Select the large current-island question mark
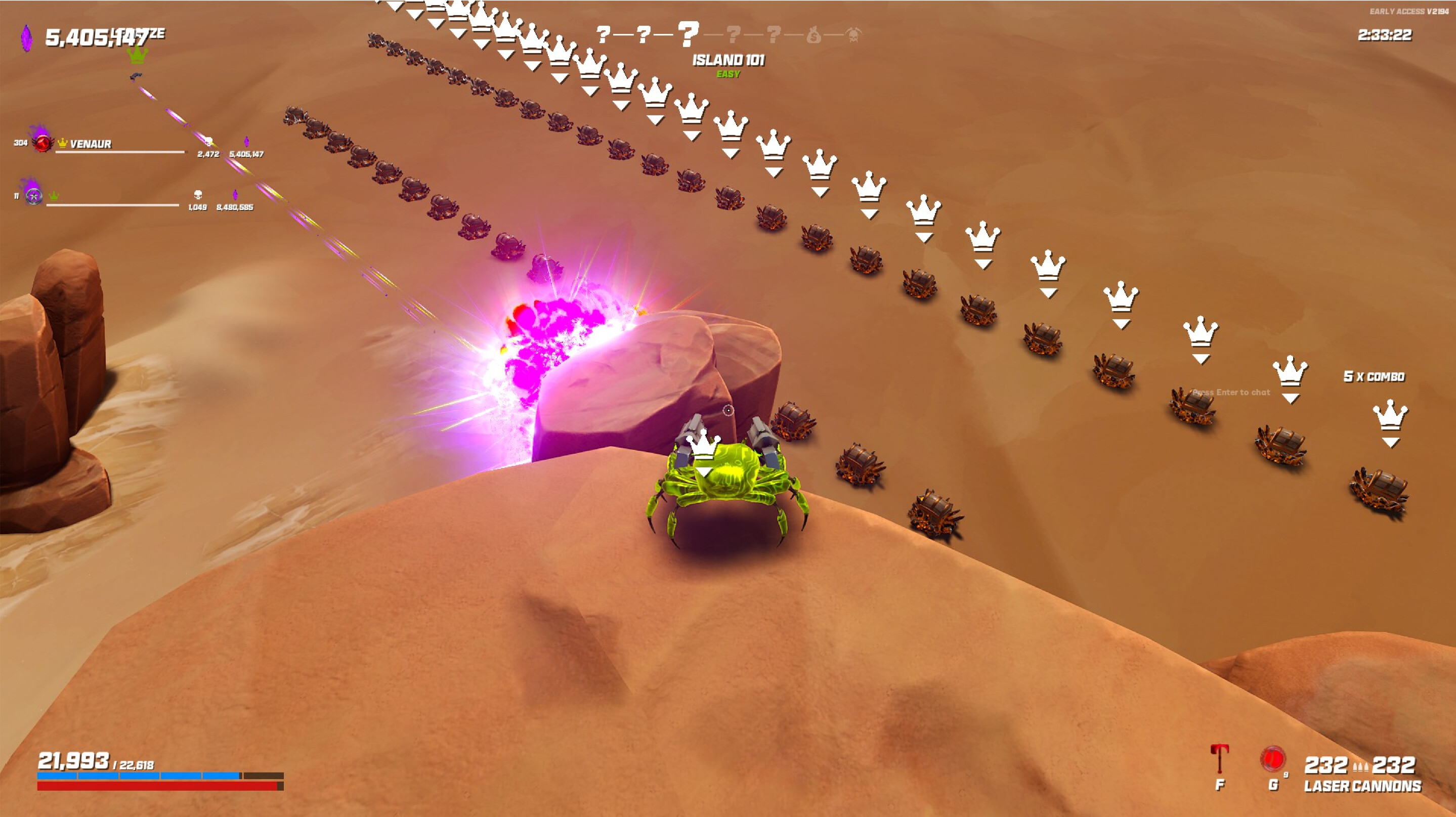 pos(688,34)
